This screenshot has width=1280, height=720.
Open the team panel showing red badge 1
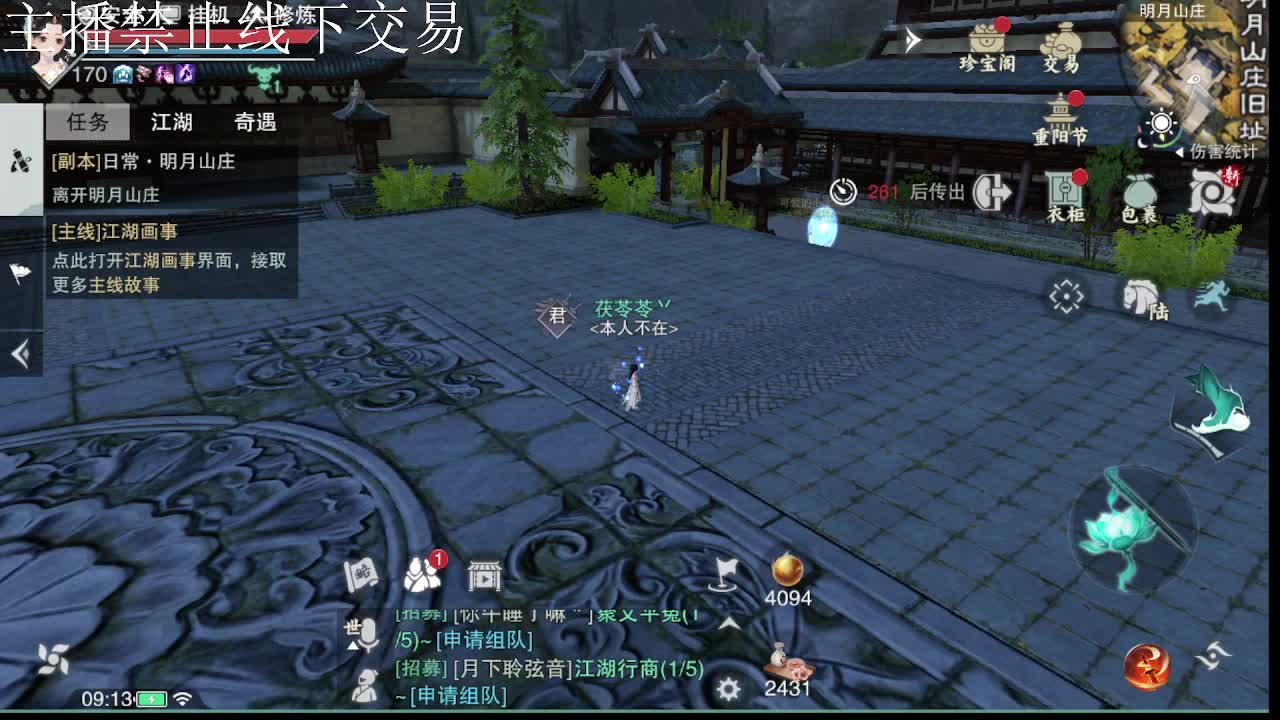coord(422,576)
